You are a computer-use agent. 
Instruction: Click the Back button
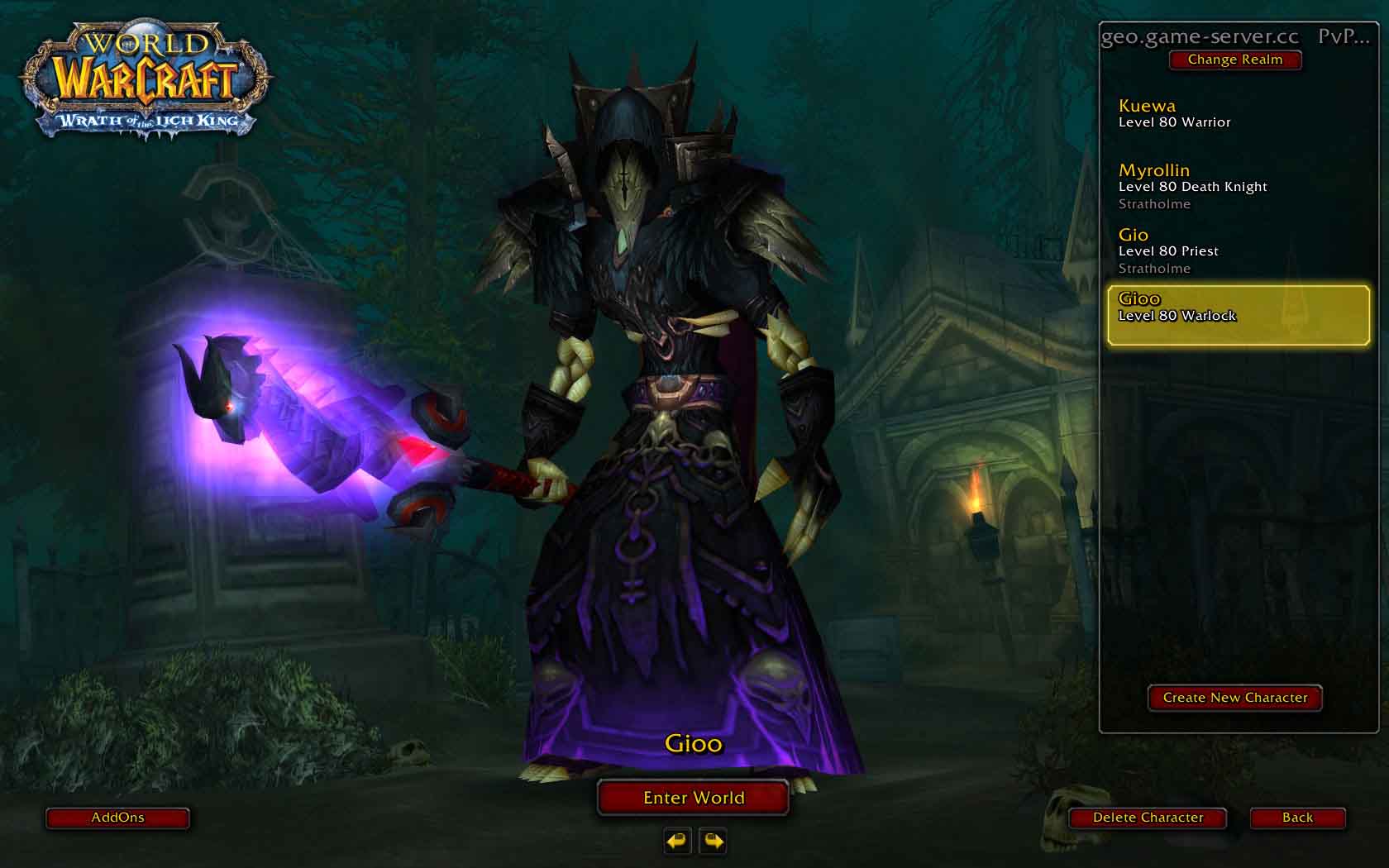[1297, 818]
